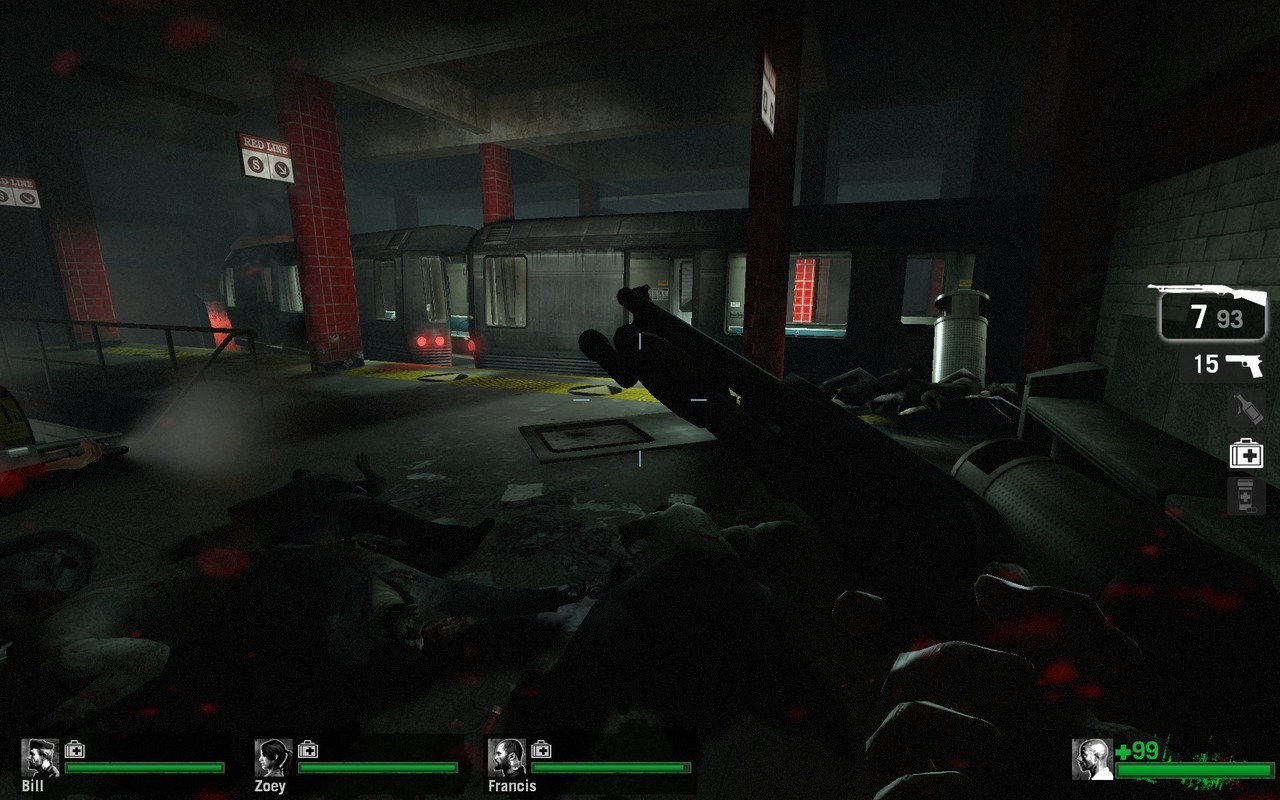This screenshot has width=1280, height=800.
Task: Click your own survivor portrait
Action: [1092, 759]
